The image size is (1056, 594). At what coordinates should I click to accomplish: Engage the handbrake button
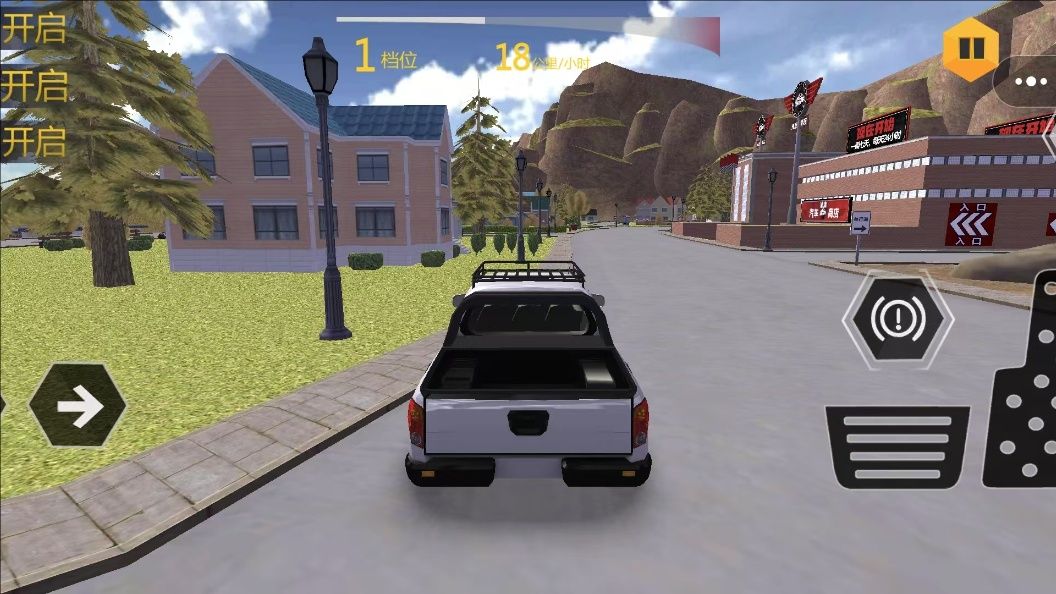897,320
